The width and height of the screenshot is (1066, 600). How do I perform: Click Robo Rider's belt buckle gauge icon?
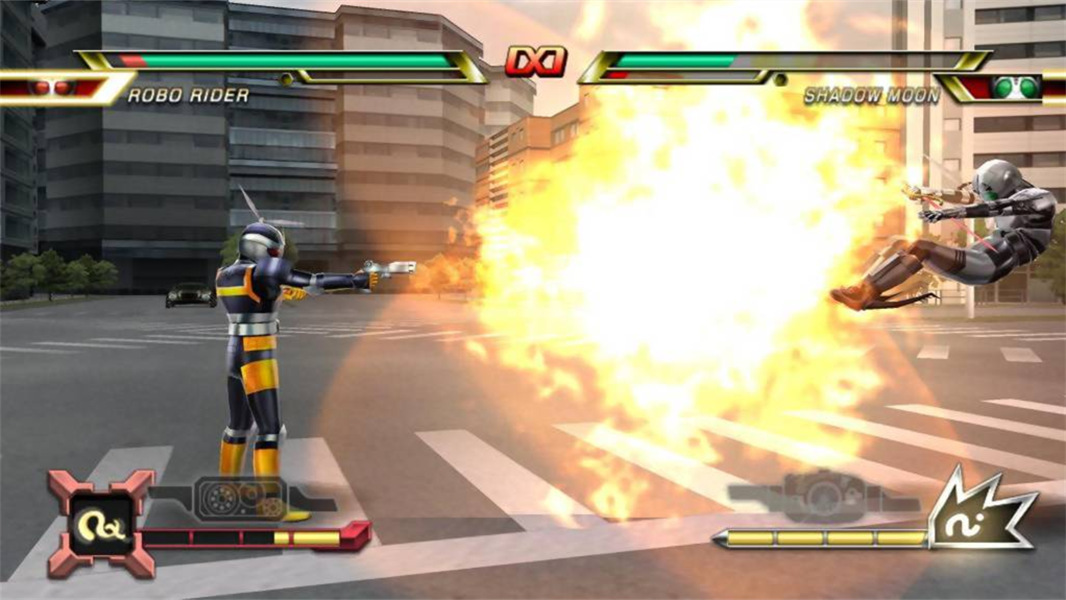click(240, 496)
